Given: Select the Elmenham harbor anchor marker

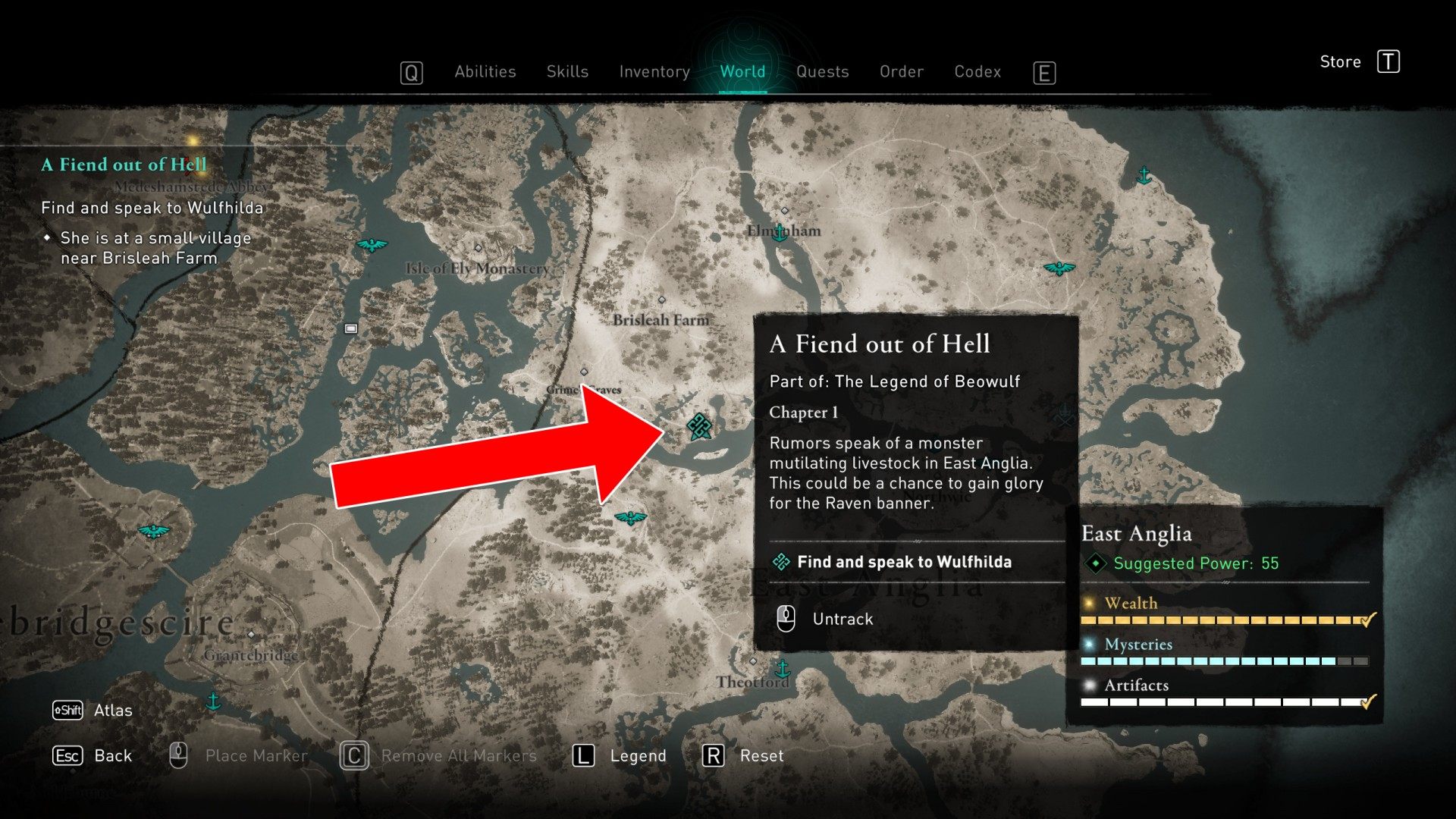Looking at the screenshot, I should (780, 234).
